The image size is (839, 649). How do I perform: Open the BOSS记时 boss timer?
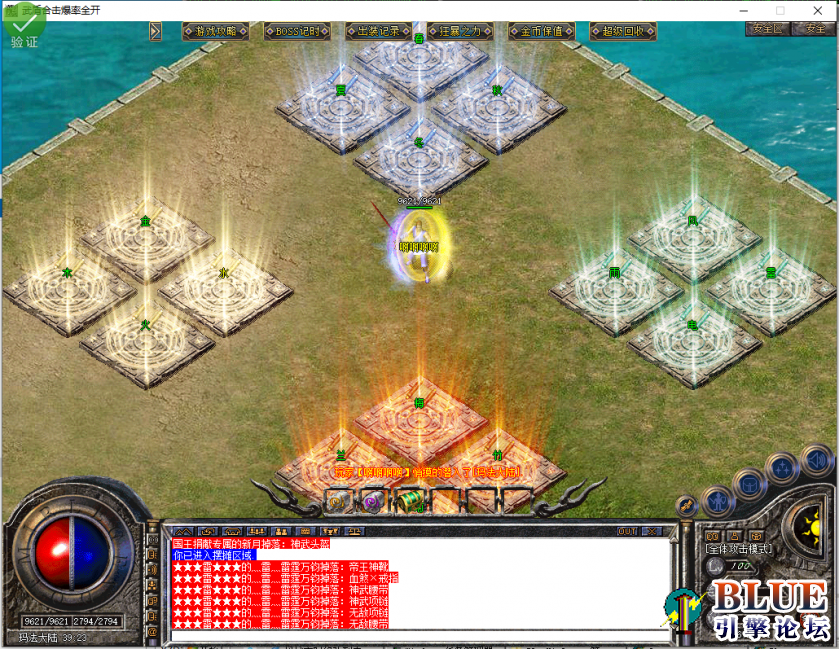coord(297,31)
